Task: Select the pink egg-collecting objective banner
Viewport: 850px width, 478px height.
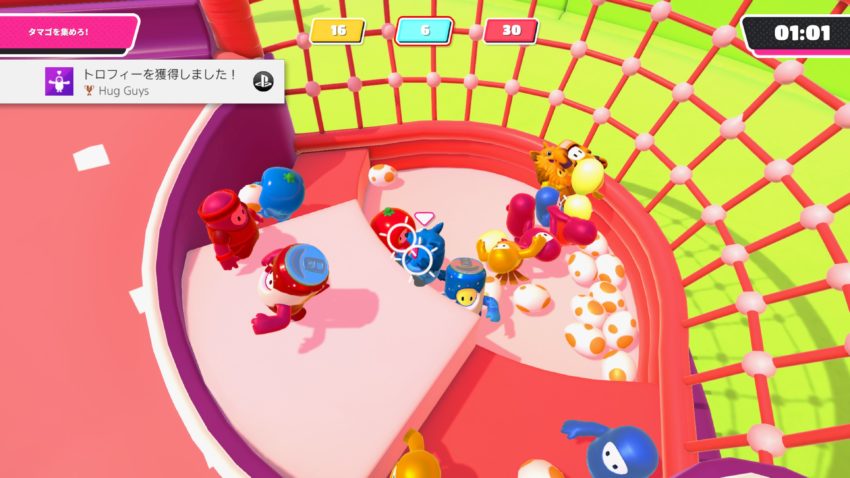Action: pos(65,32)
